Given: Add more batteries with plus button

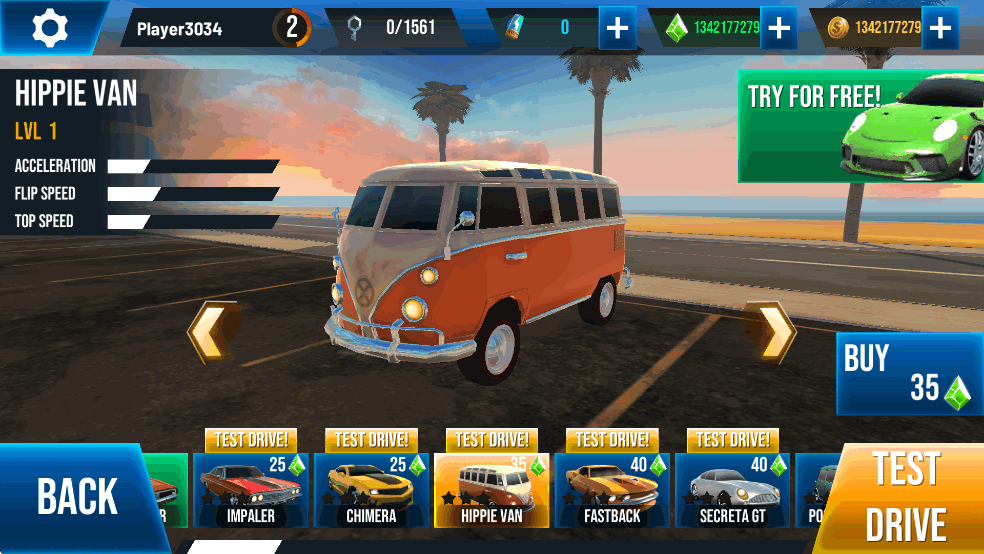Looking at the screenshot, I should pyautogui.click(x=618, y=28).
